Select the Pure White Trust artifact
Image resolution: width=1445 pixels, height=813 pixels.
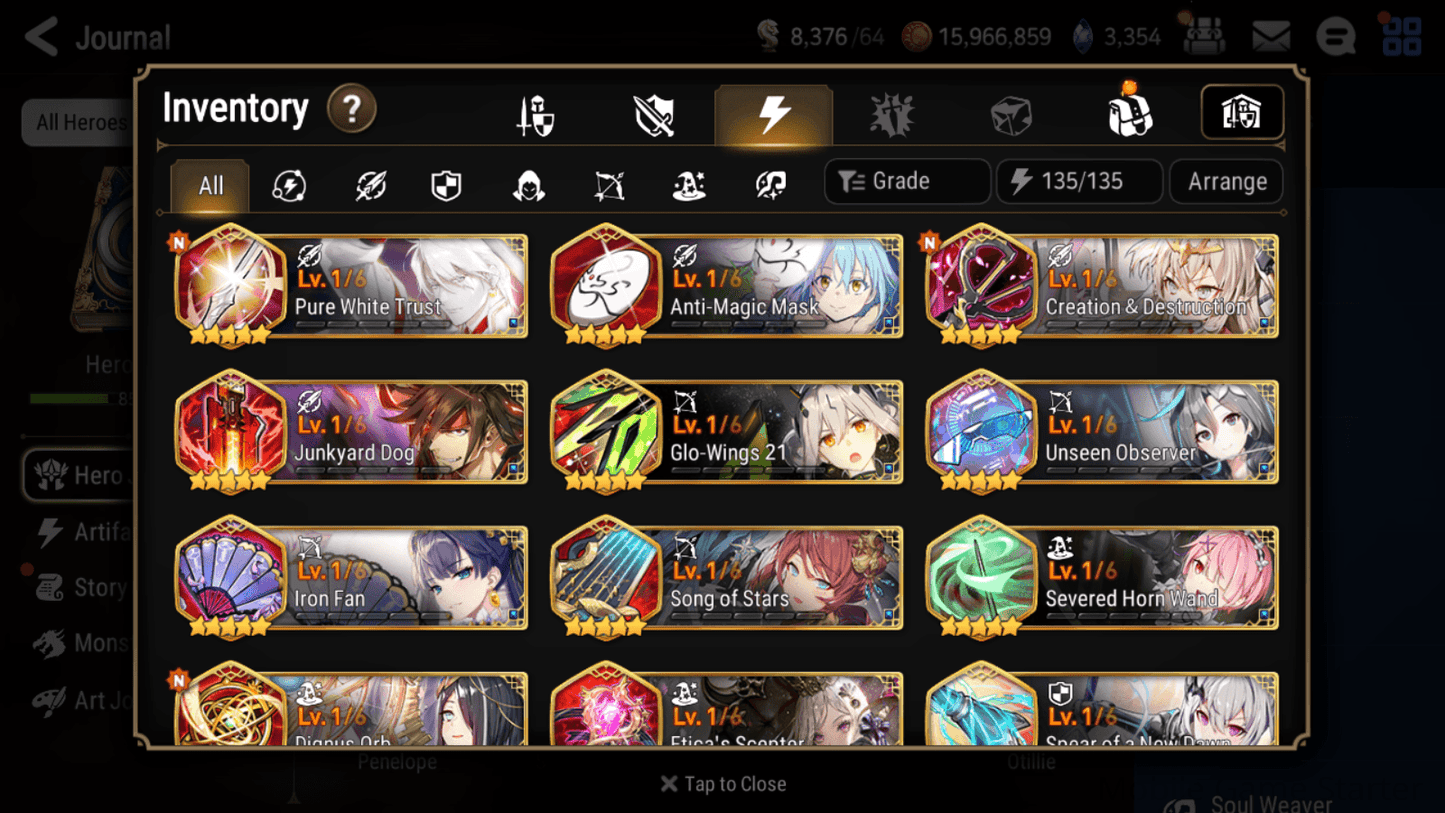[349, 287]
